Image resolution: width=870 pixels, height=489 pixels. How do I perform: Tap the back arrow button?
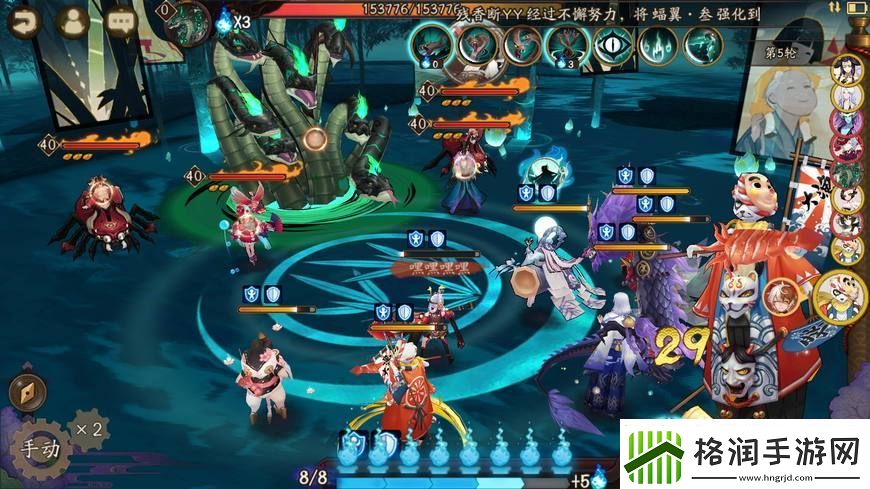coord(24,22)
